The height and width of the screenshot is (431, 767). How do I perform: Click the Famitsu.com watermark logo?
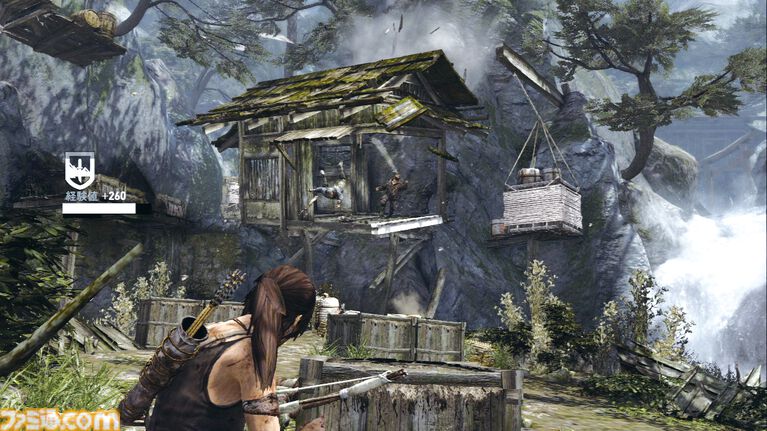59,420
